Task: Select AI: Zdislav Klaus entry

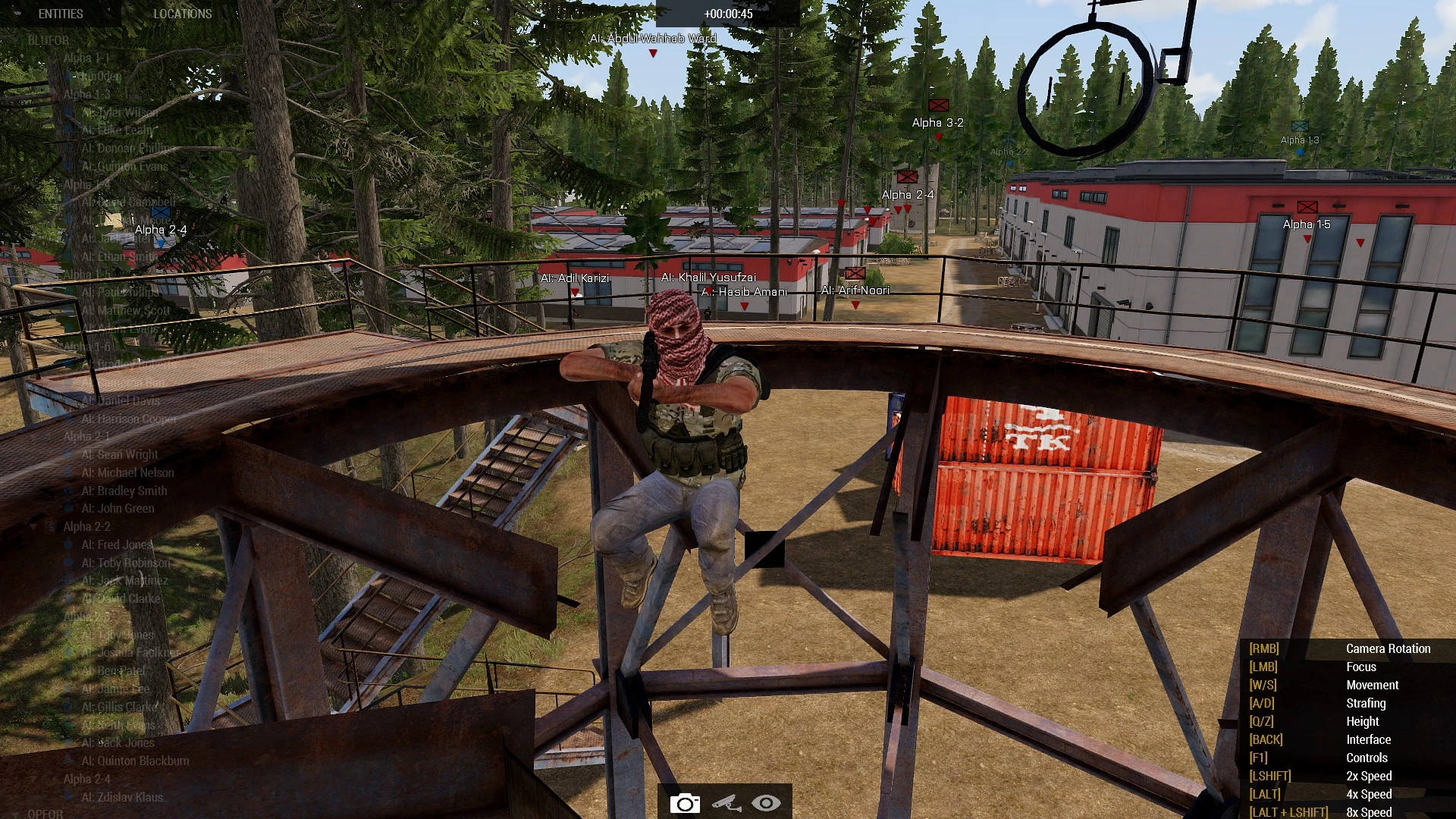Action: coord(122,797)
